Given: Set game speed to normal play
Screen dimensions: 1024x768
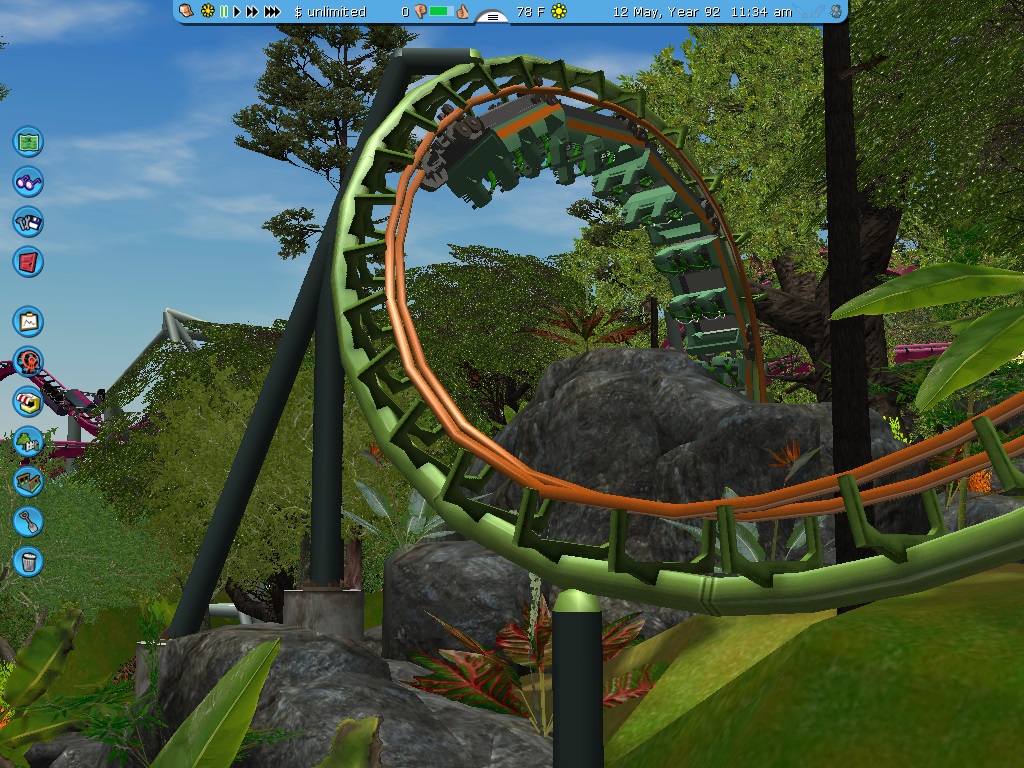Looking at the screenshot, I should tap(237, 12).
